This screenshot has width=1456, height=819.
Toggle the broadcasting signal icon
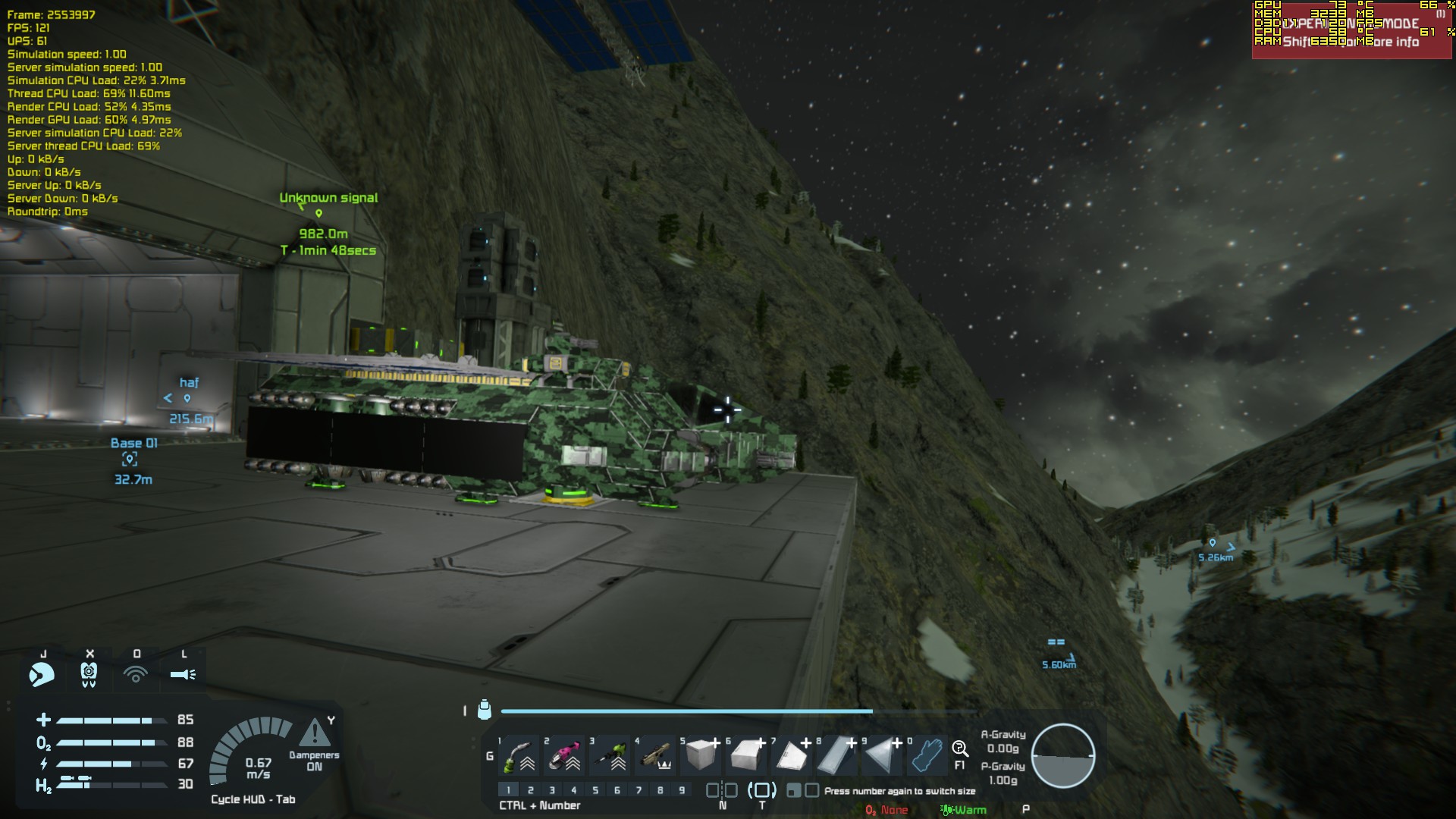[x=136, y=673]
